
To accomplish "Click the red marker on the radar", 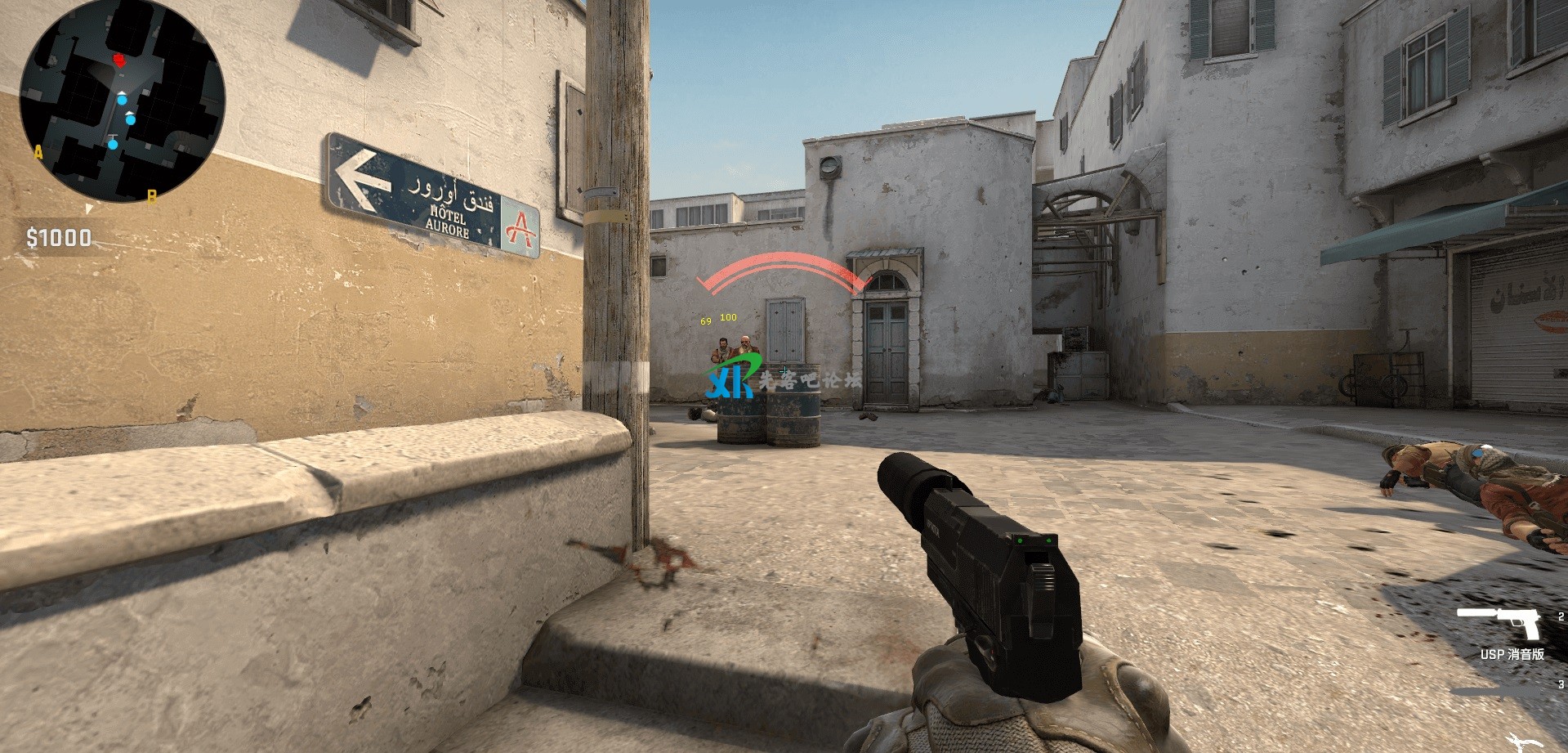I will pyautogui.click(x=120, y=60).
